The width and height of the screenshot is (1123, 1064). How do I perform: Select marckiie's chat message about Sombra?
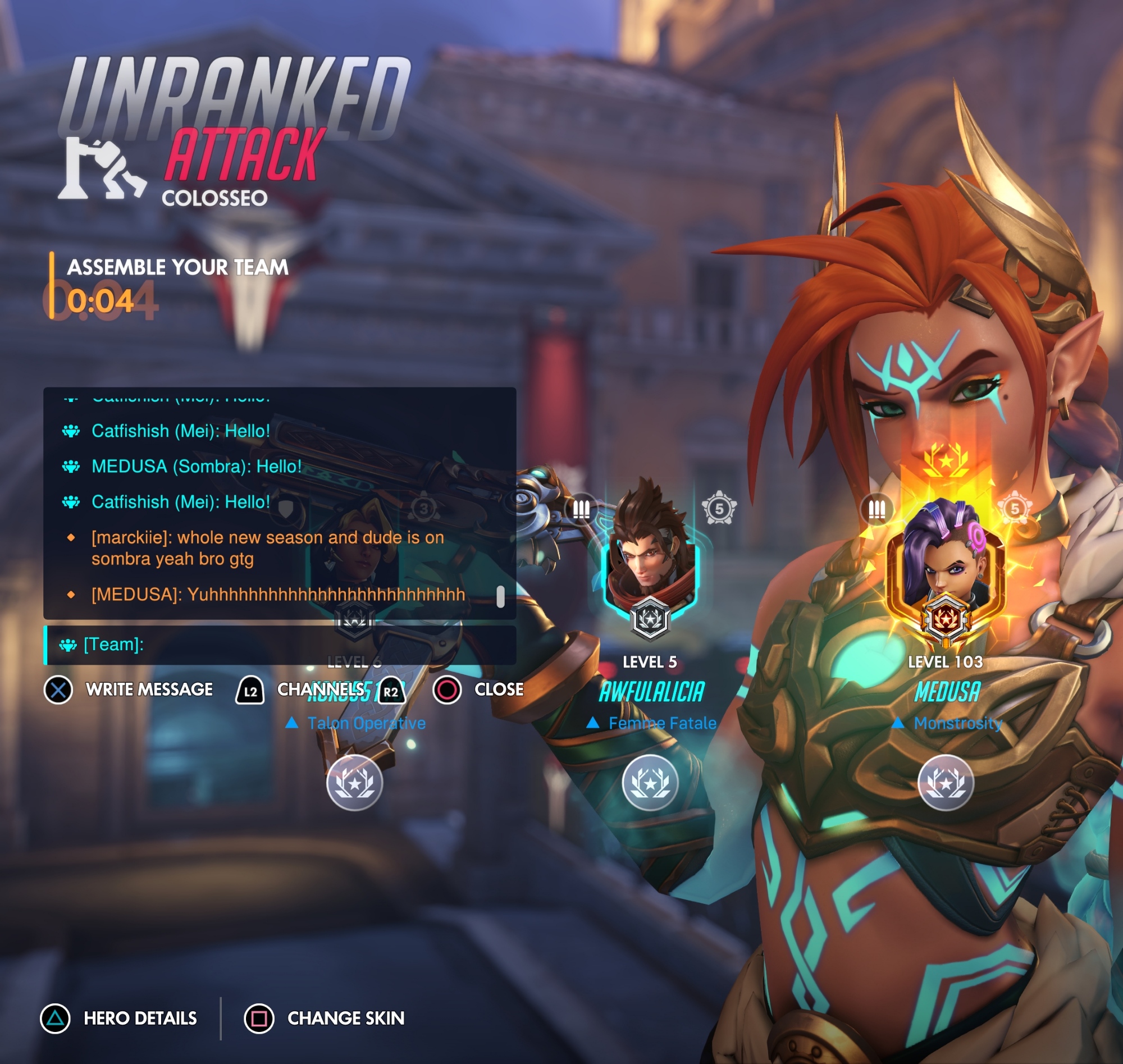tap(268, 548)
